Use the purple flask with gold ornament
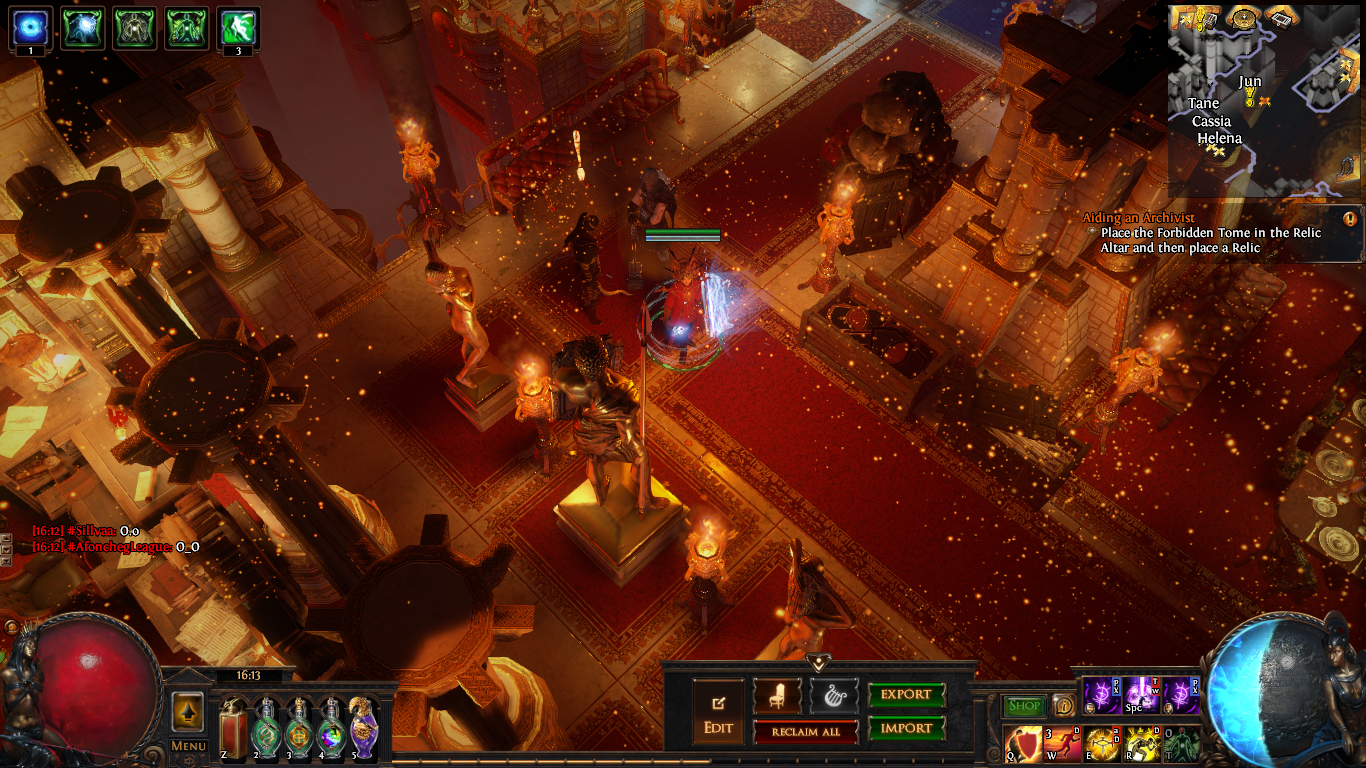Image resolution: width=1366 pixels, height=768 pixels. click(x=362, y=727)
